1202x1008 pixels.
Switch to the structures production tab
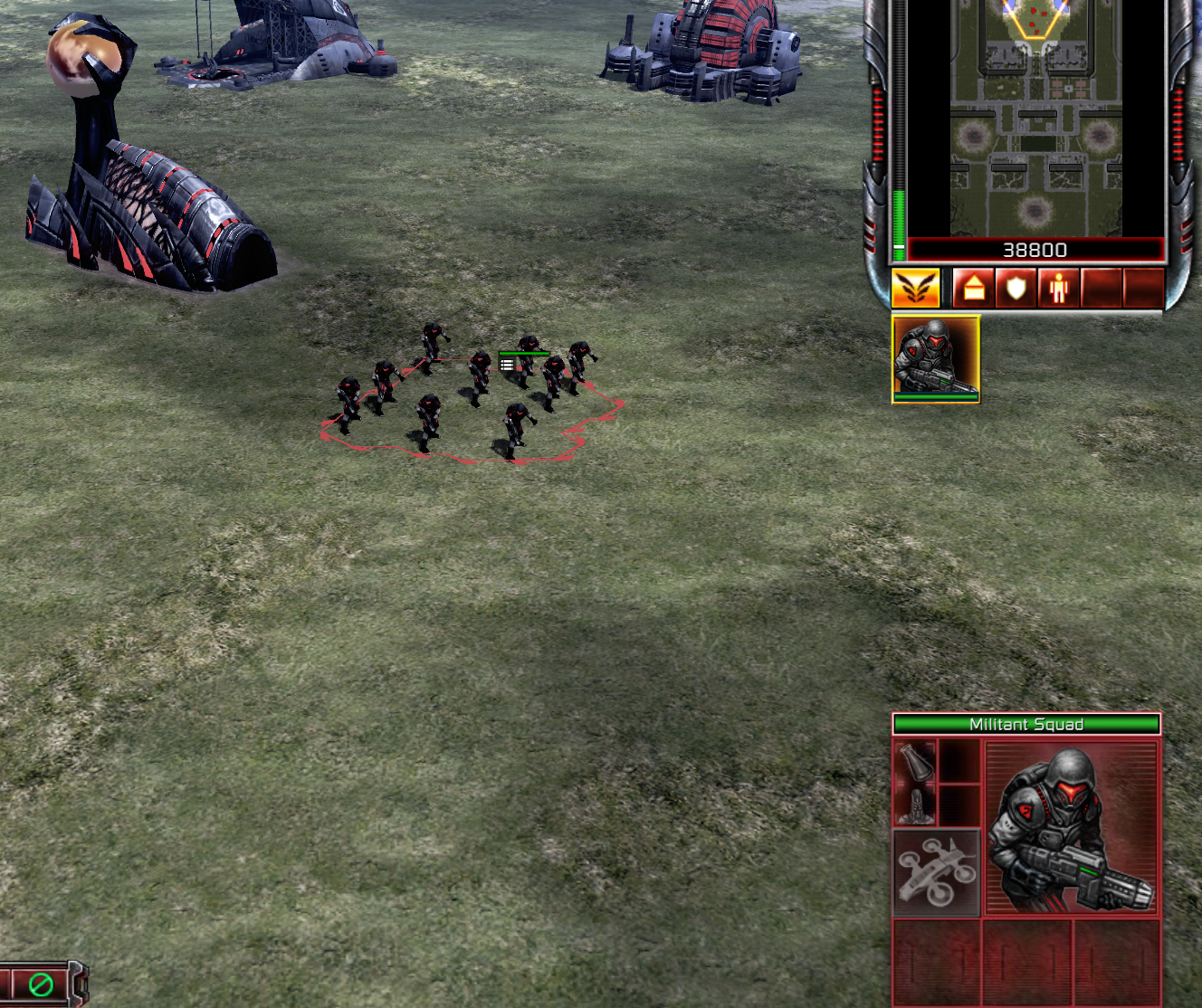pos(974,289)
